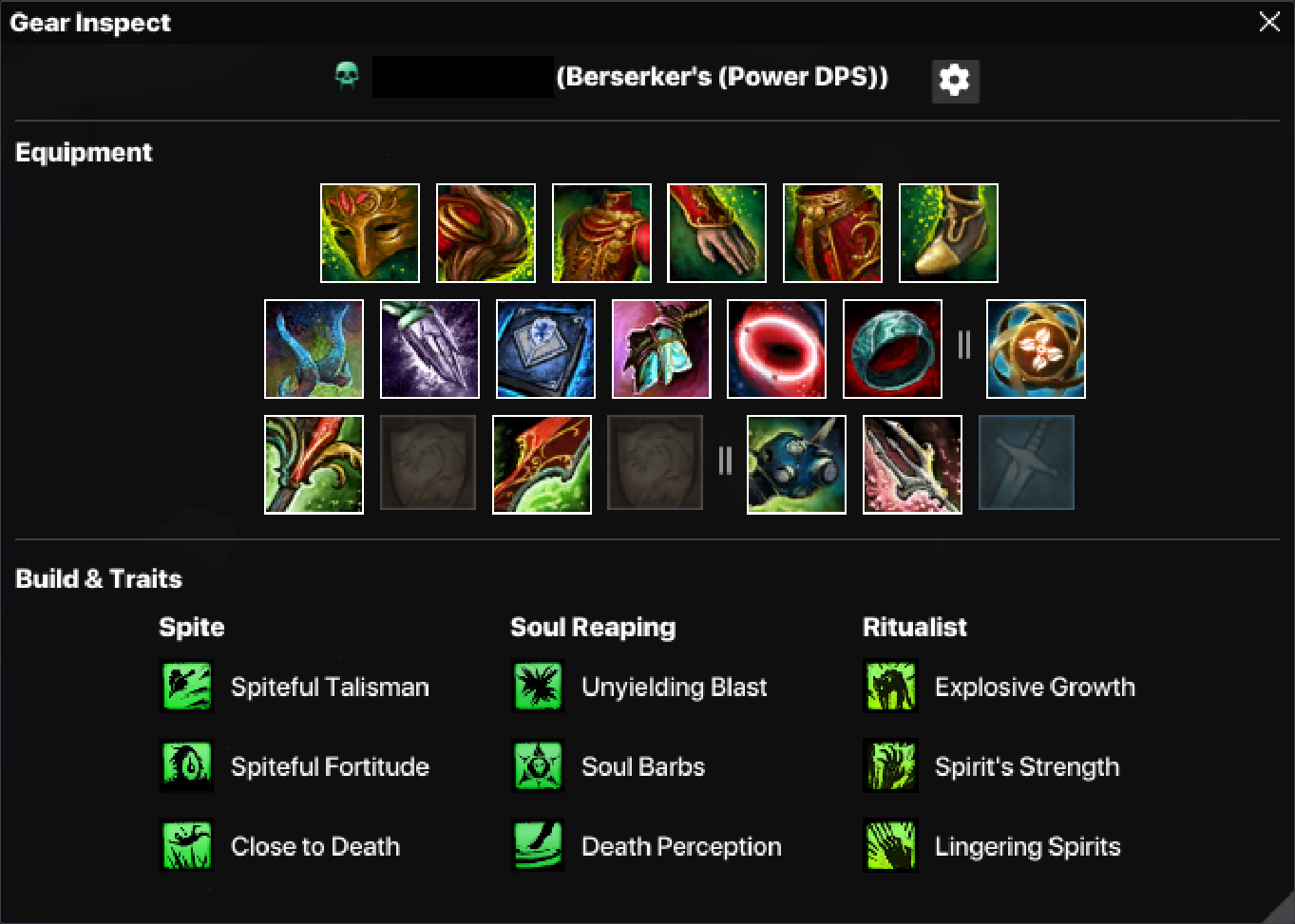Image resolution: width=1295 pixels, height=924 pixels.
Task: Inspect the orange jeweled relic orb
Action: pyautogui.click(x=1036, y=349)
